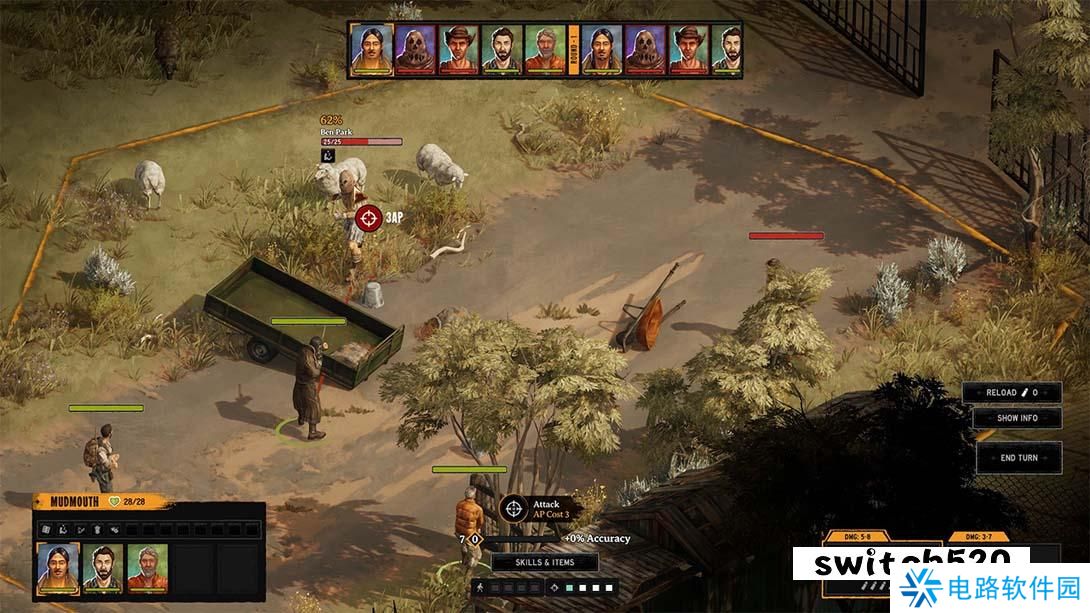Pick the gray-haired man's portrait in party panel
The height and width of the screenshot is (613, 1090).
147,567
